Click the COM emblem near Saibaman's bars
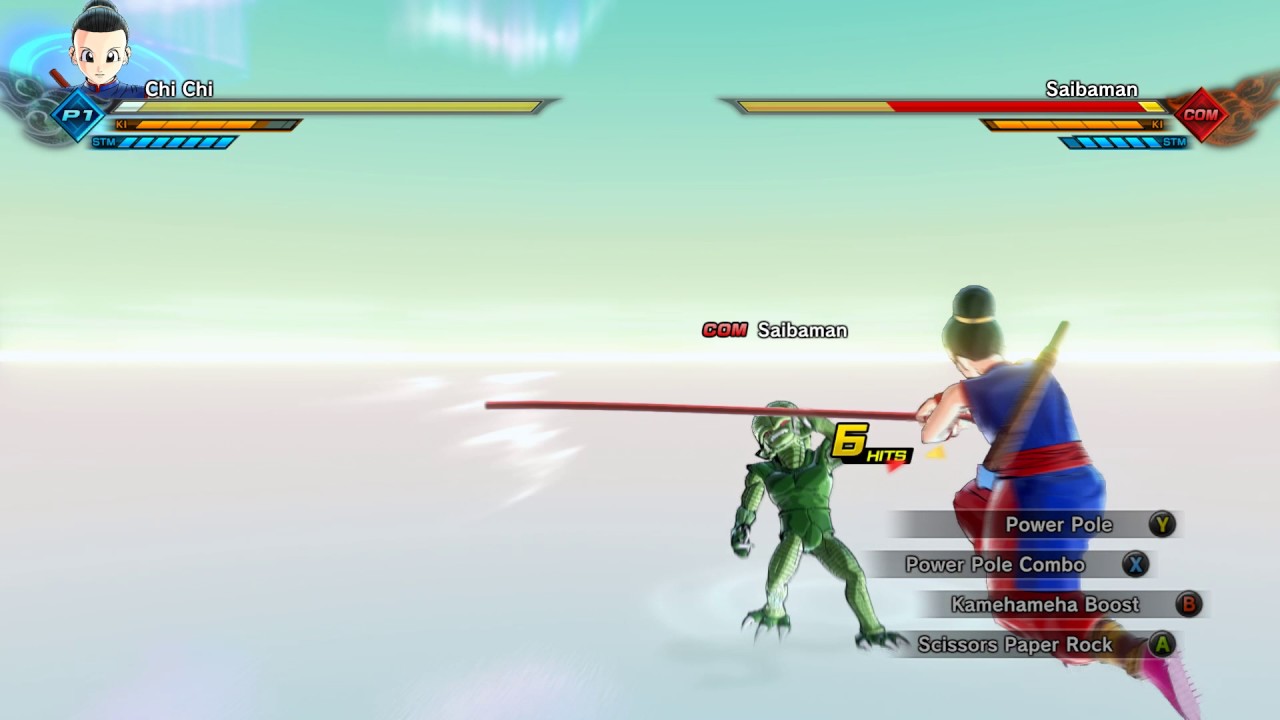 click(1202, 115)
